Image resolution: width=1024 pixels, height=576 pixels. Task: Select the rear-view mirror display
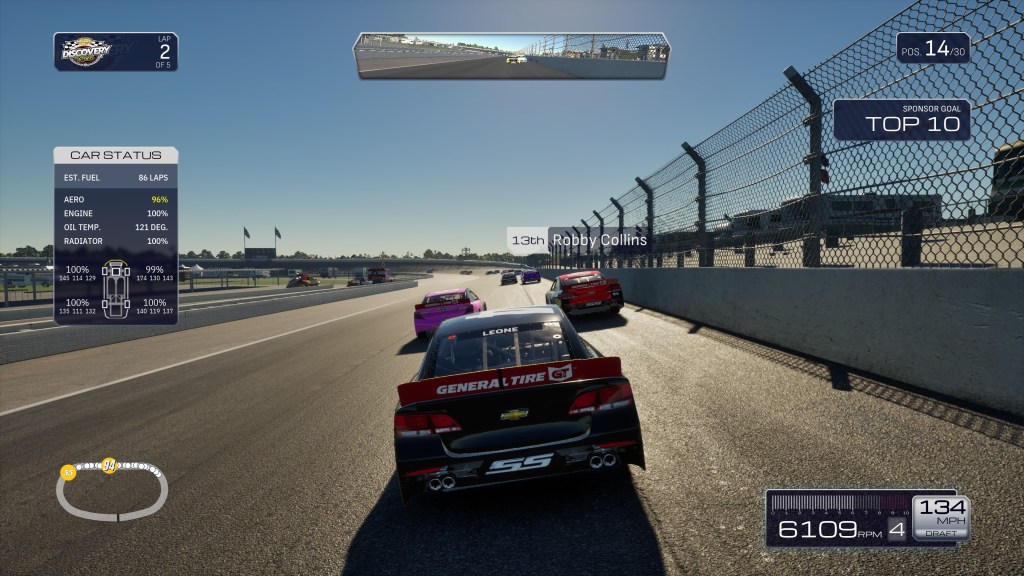[511, 55]
